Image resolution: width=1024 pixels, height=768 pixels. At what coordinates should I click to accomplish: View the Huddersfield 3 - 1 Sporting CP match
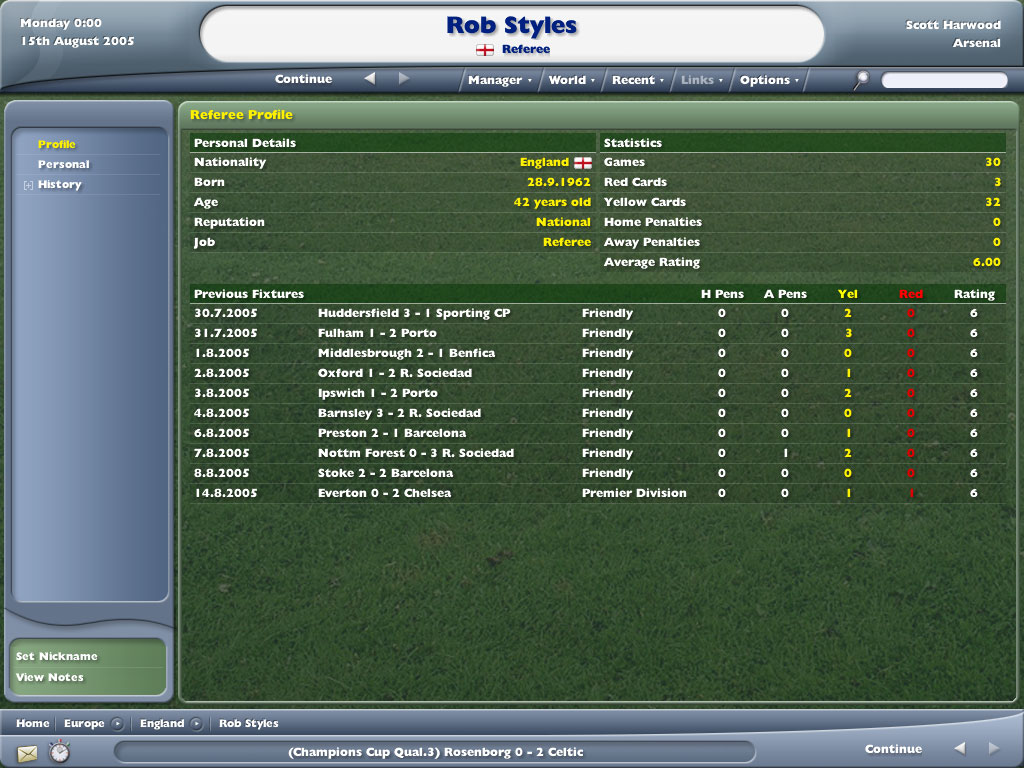coord(414,313)
